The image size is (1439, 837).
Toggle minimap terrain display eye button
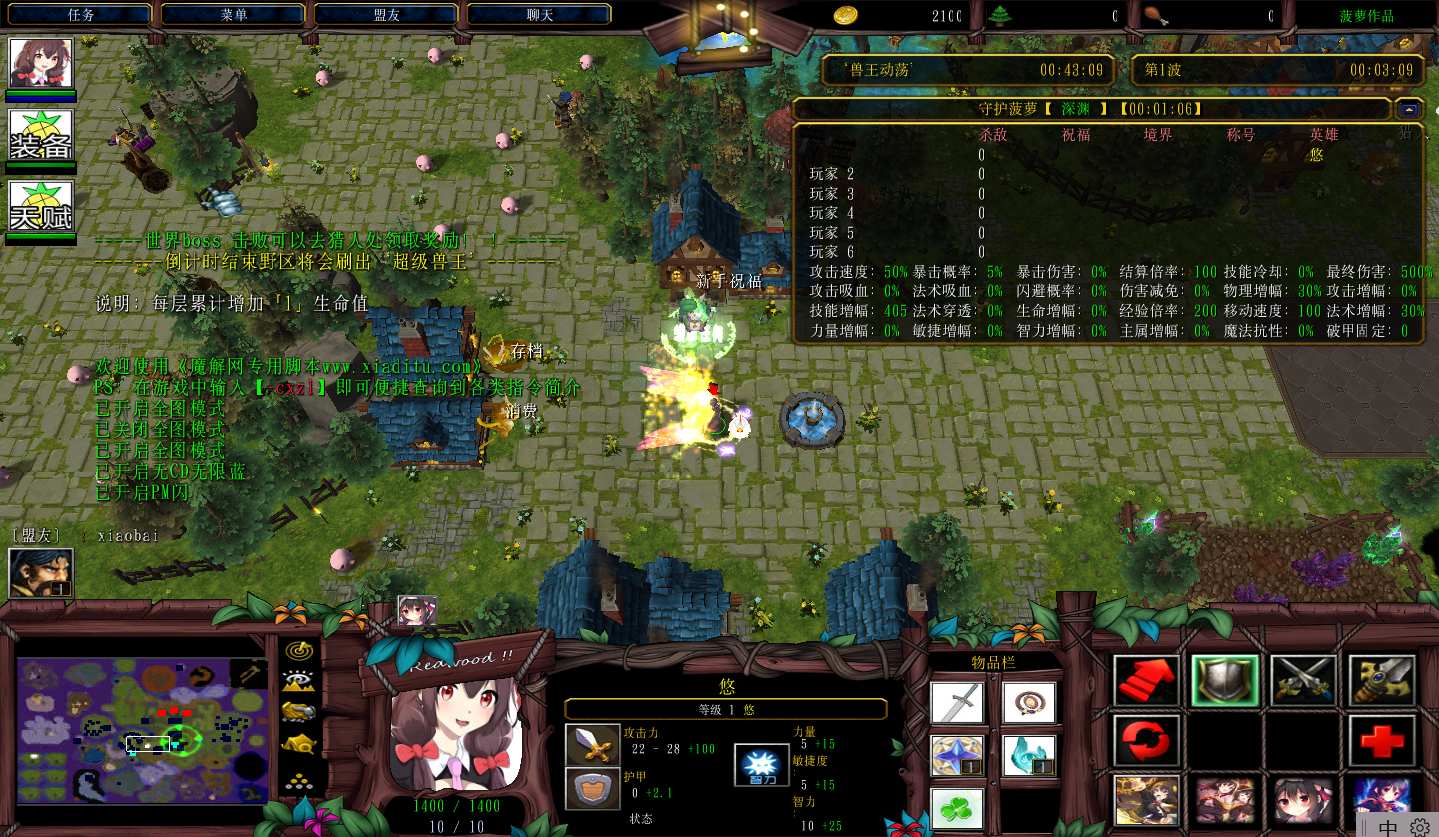pos(298,682)
